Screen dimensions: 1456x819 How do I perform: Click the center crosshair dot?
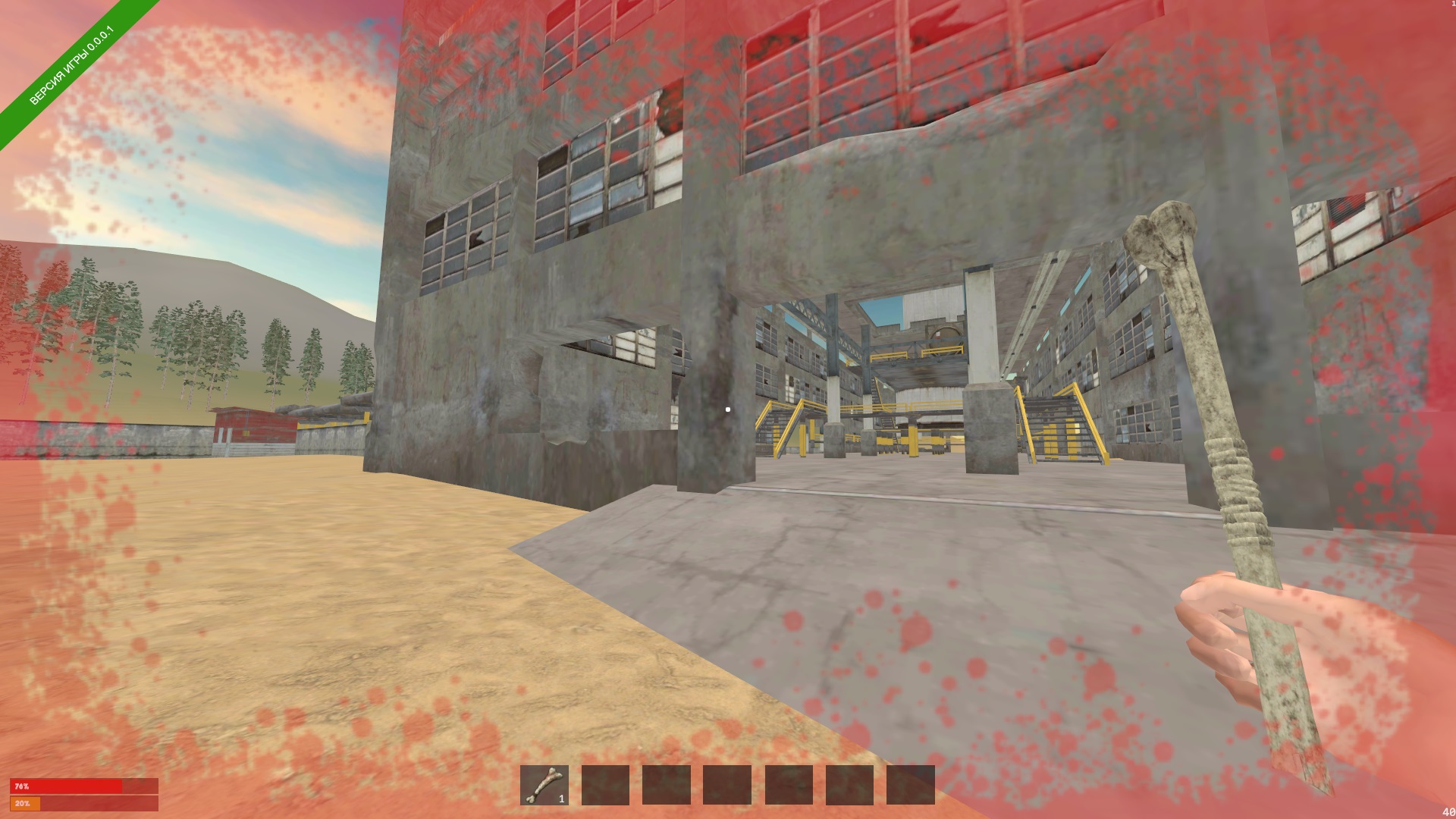(728, 409)
